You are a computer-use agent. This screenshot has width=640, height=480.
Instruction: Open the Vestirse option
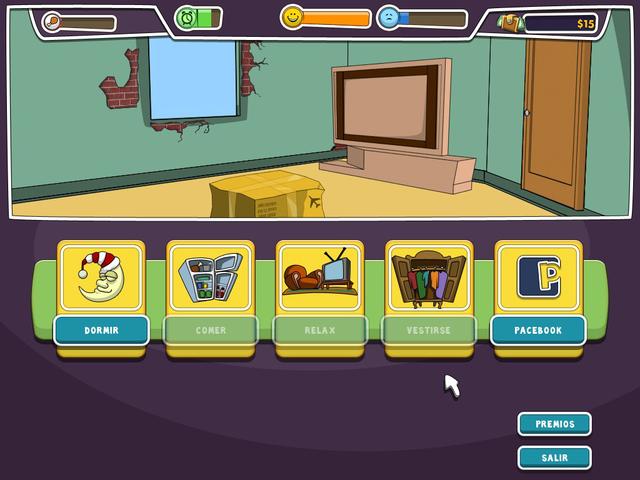pos(429,330)
